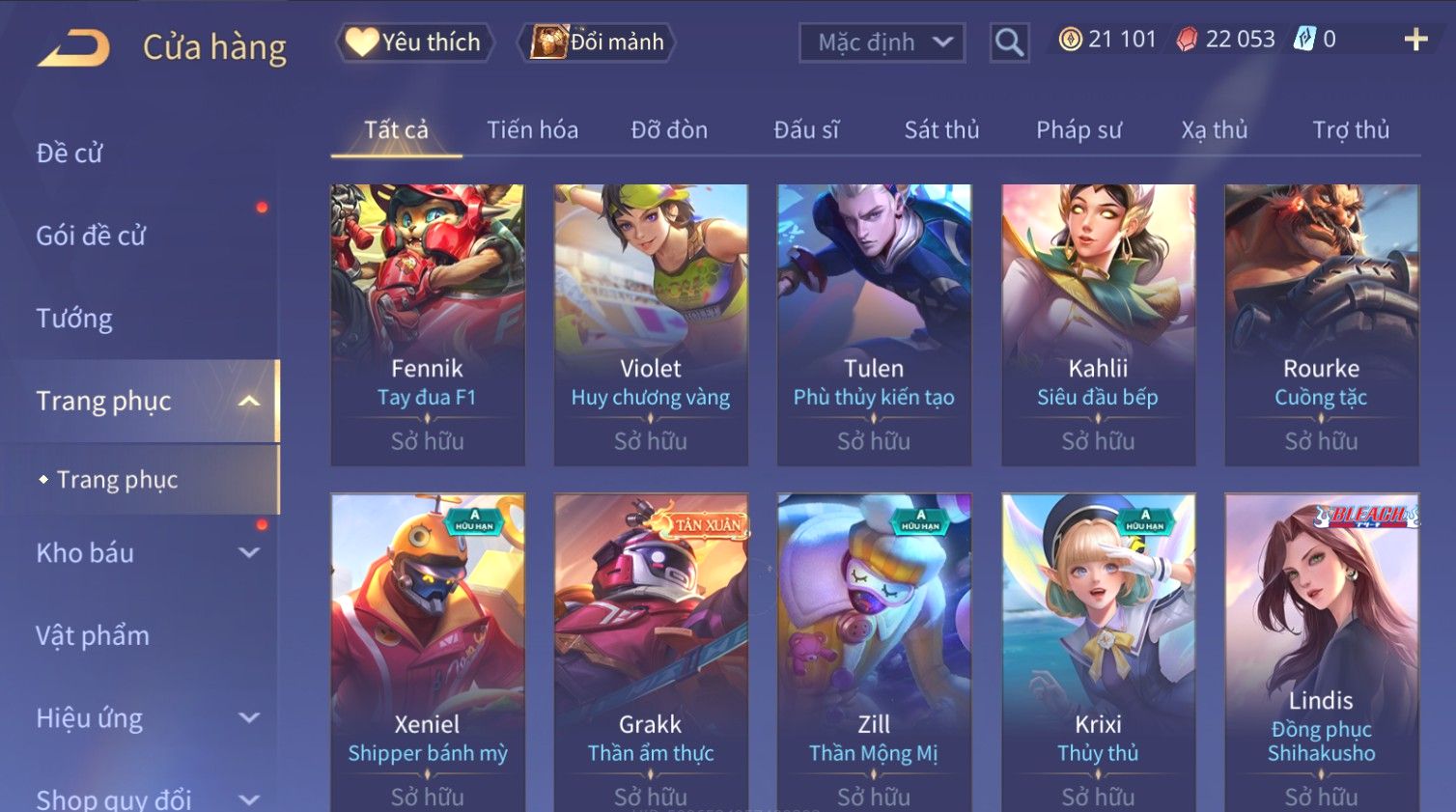The height and width of the screenshot is (812, 1456).
Task: Expand the Mặc định sort dropdown
Action: point(882,42)
